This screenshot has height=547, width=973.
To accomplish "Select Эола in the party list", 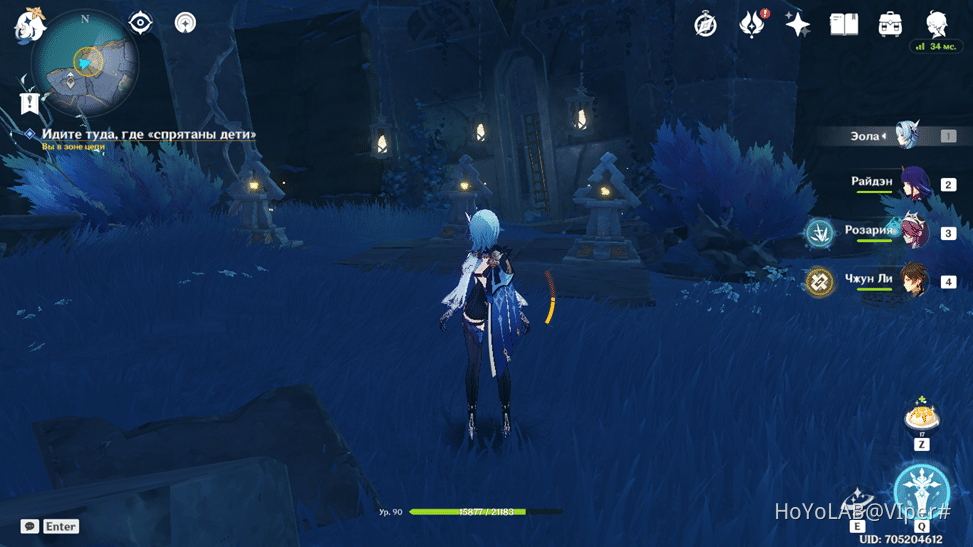I will (x=908, y=136).
